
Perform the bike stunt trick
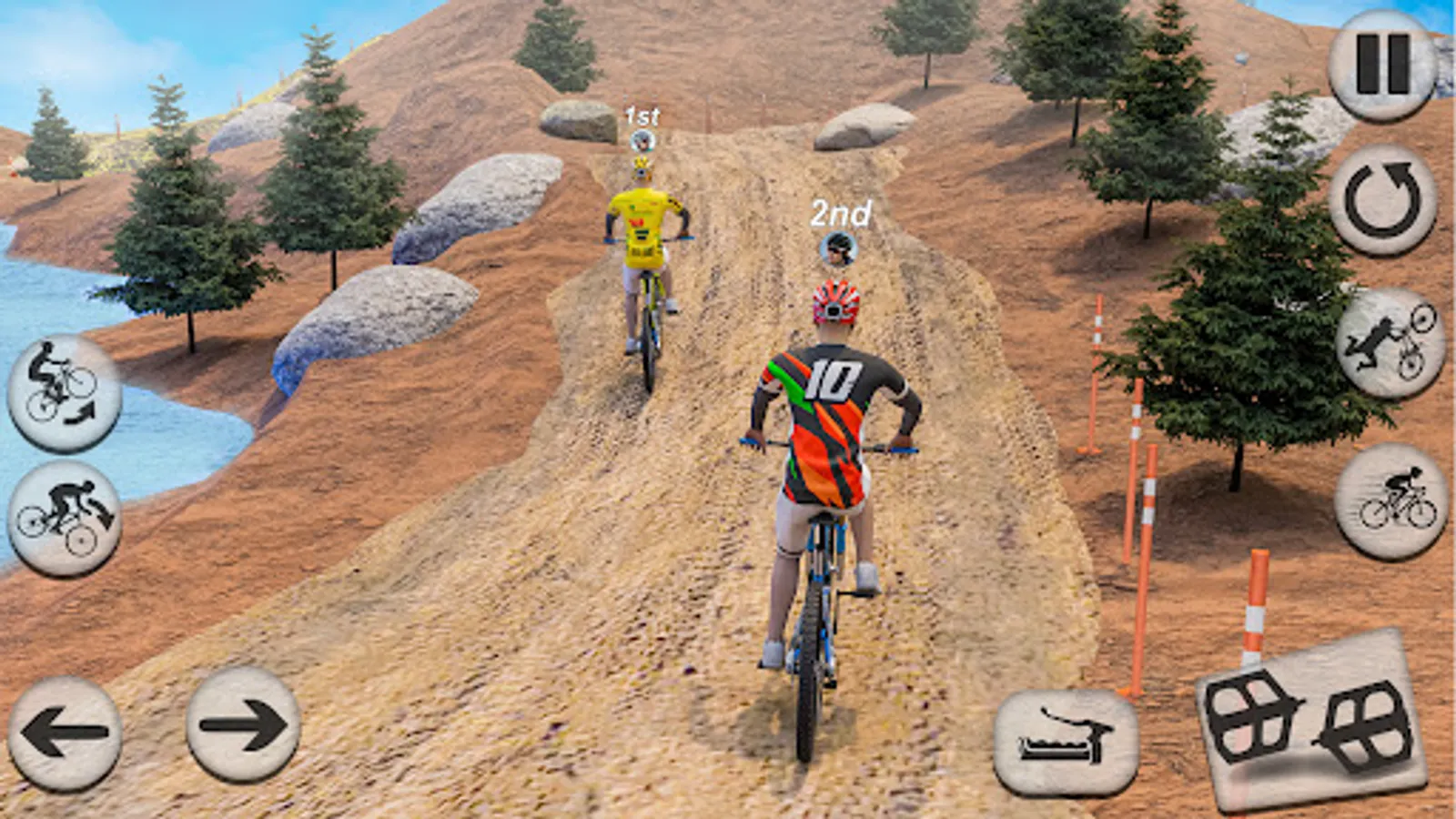(1390, 343)
